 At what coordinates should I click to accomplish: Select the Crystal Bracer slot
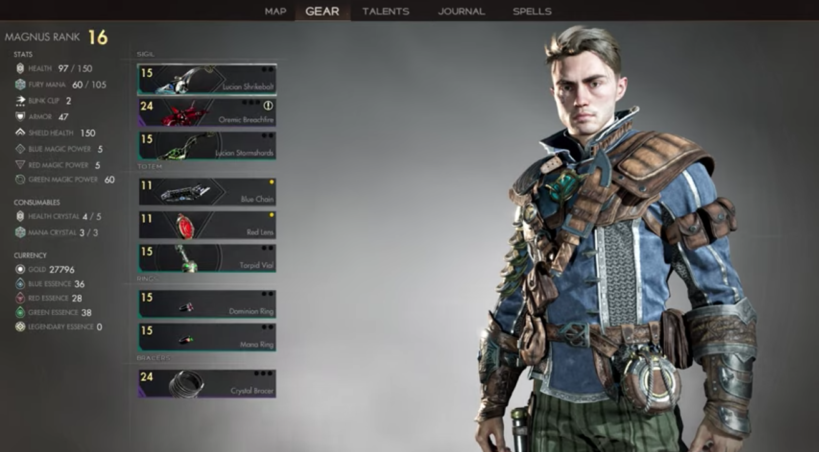click(207, 383)
